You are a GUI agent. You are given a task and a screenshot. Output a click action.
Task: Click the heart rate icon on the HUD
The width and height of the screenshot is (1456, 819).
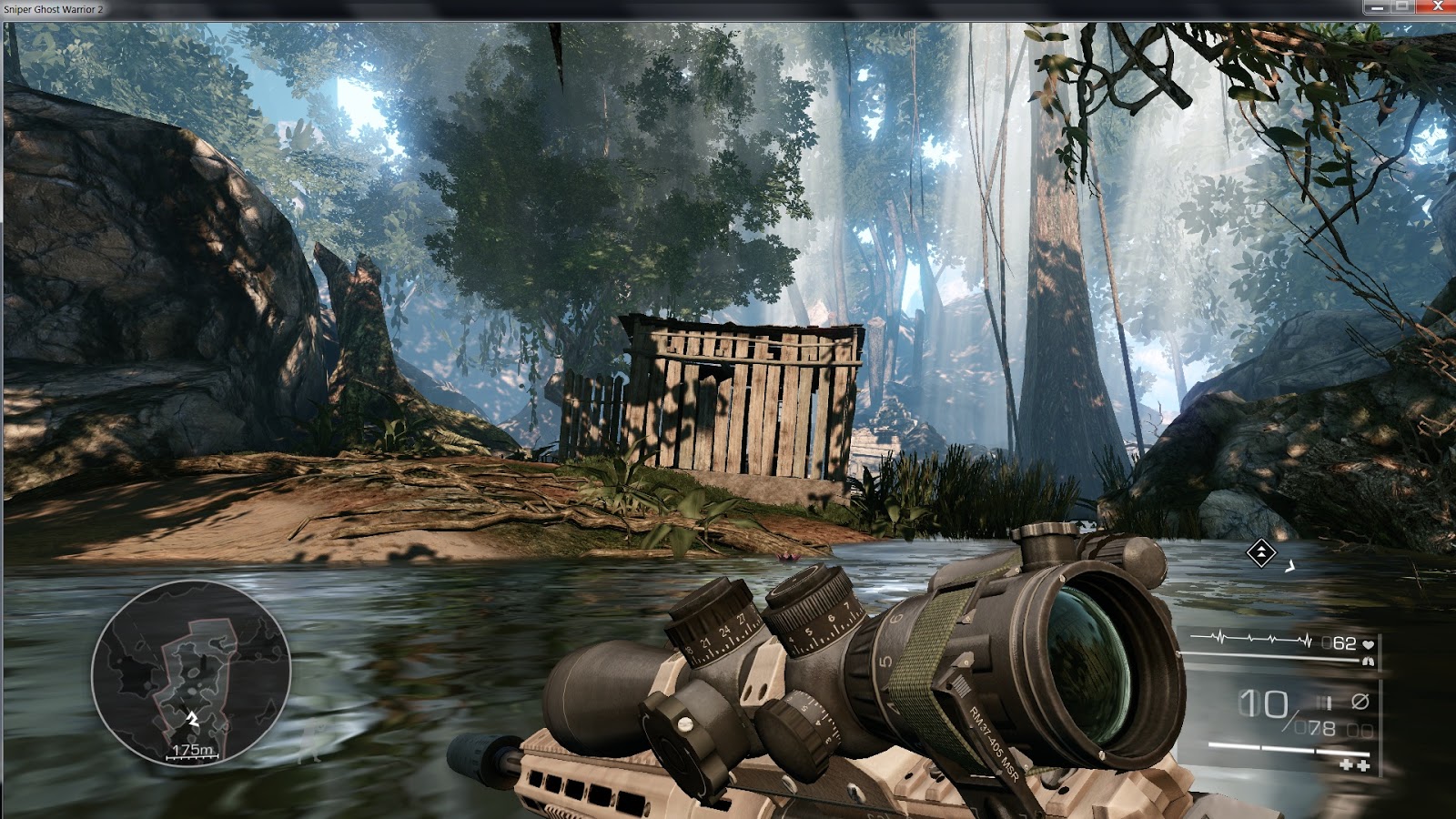(x=1368, y=645)
